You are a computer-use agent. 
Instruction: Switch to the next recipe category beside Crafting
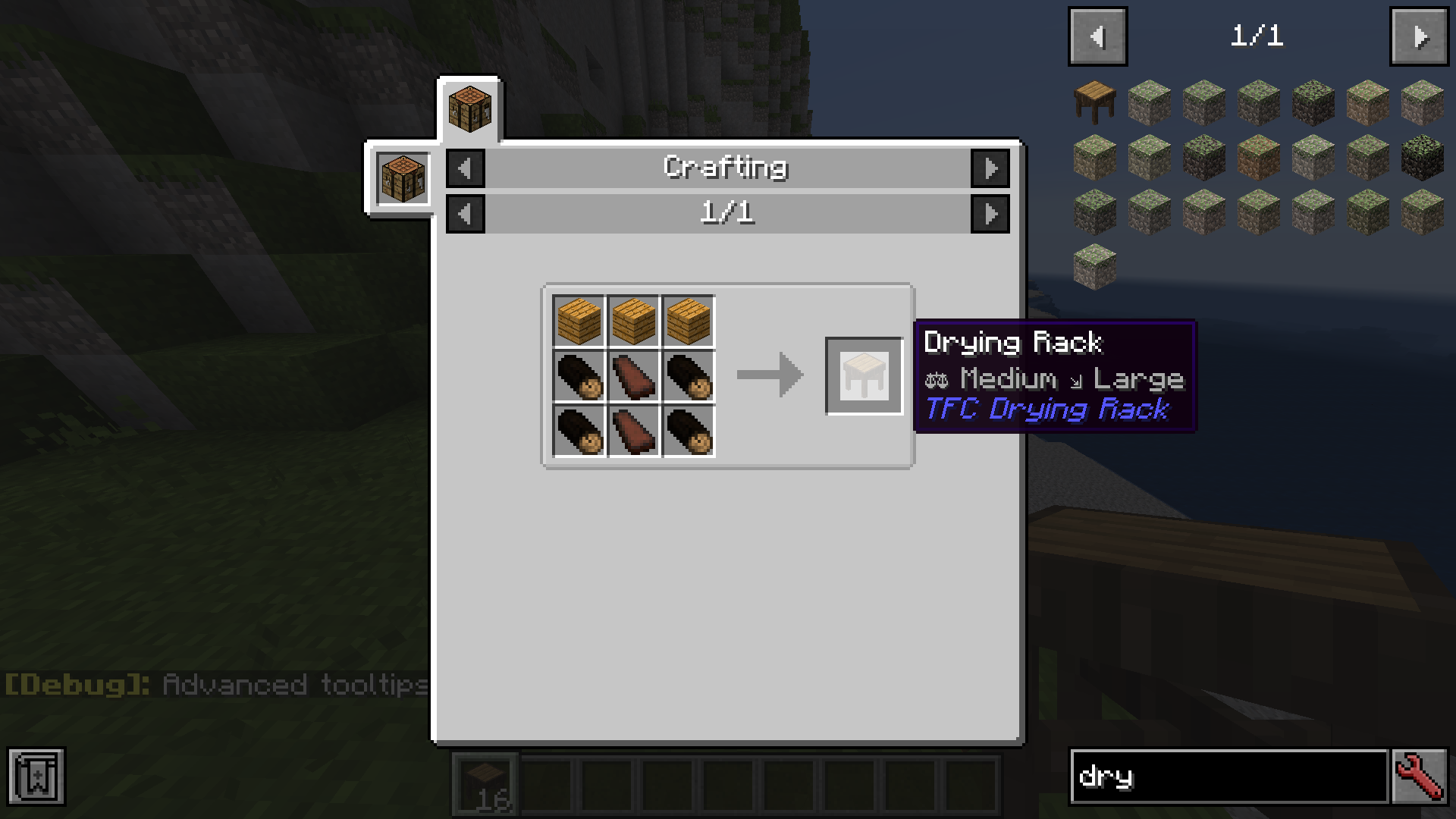point(990,168)
